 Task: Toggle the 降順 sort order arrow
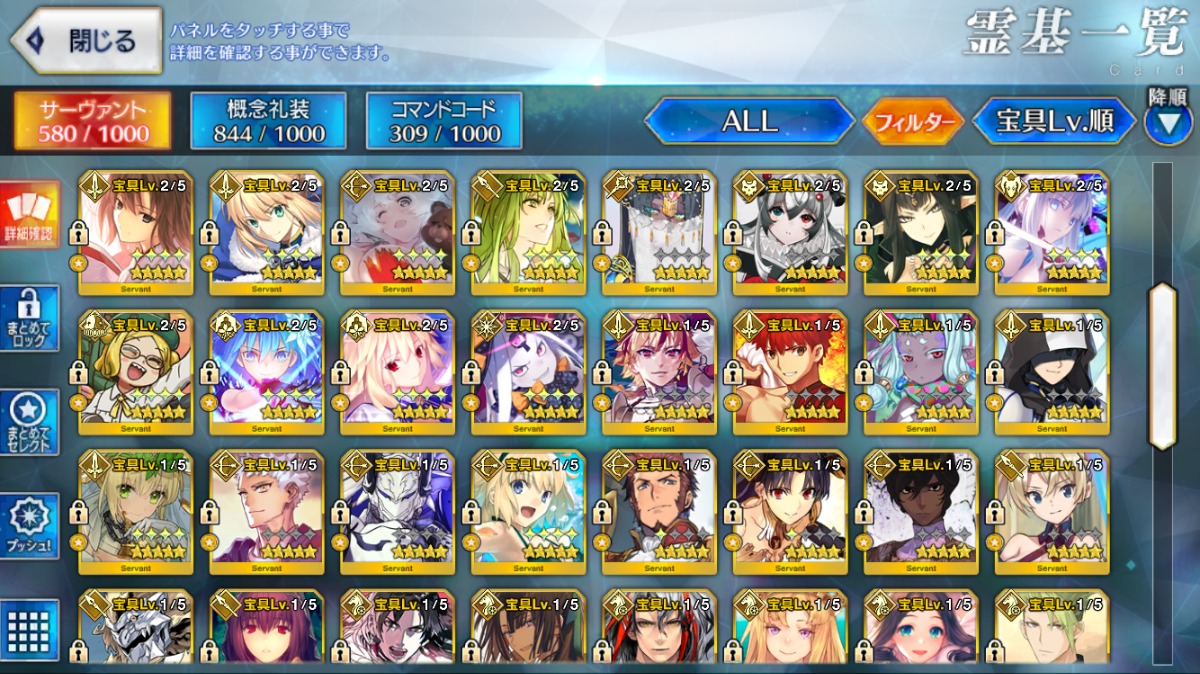[x=1167, y=121]
